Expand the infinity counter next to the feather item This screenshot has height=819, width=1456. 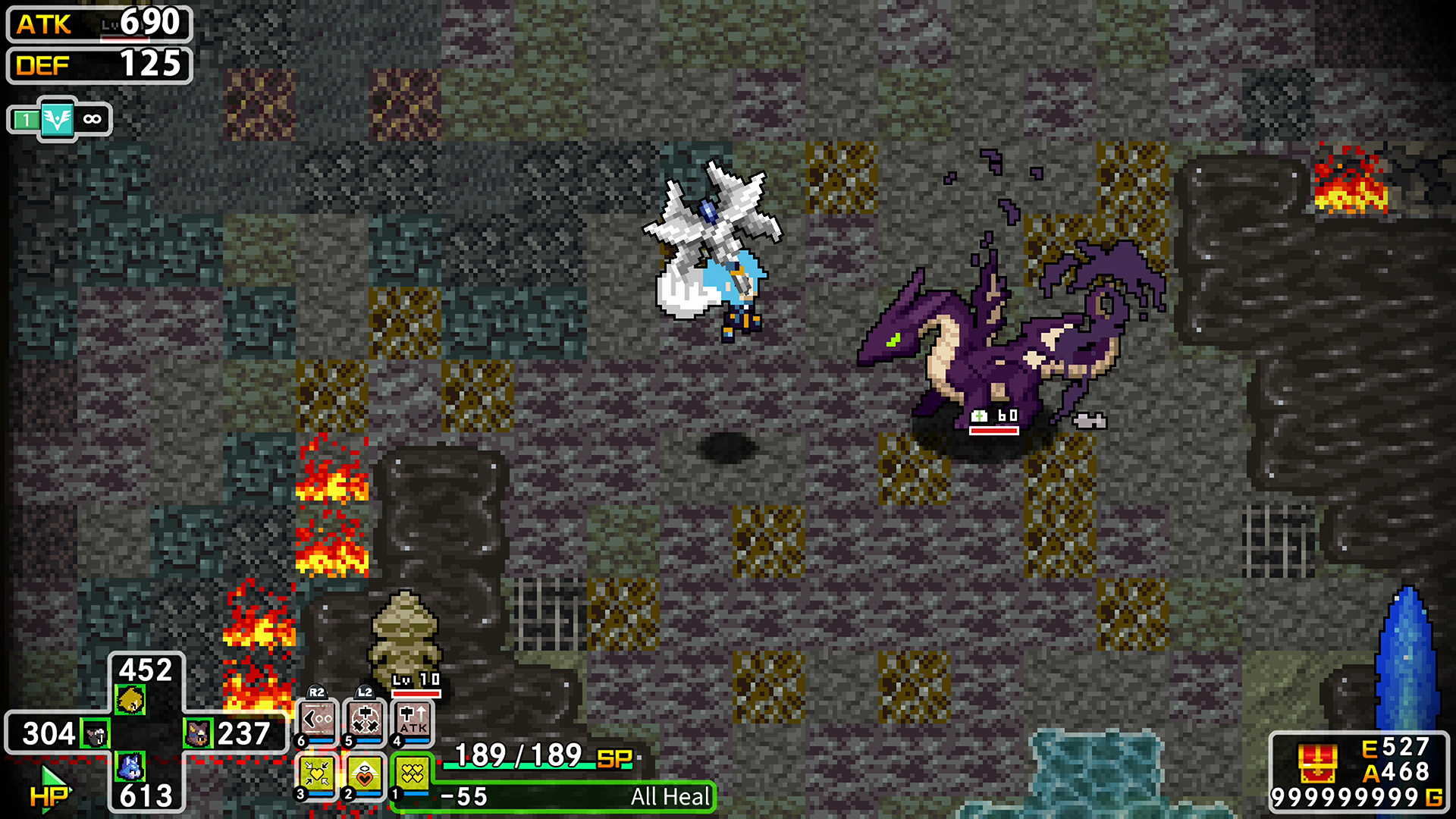point(92,118)
